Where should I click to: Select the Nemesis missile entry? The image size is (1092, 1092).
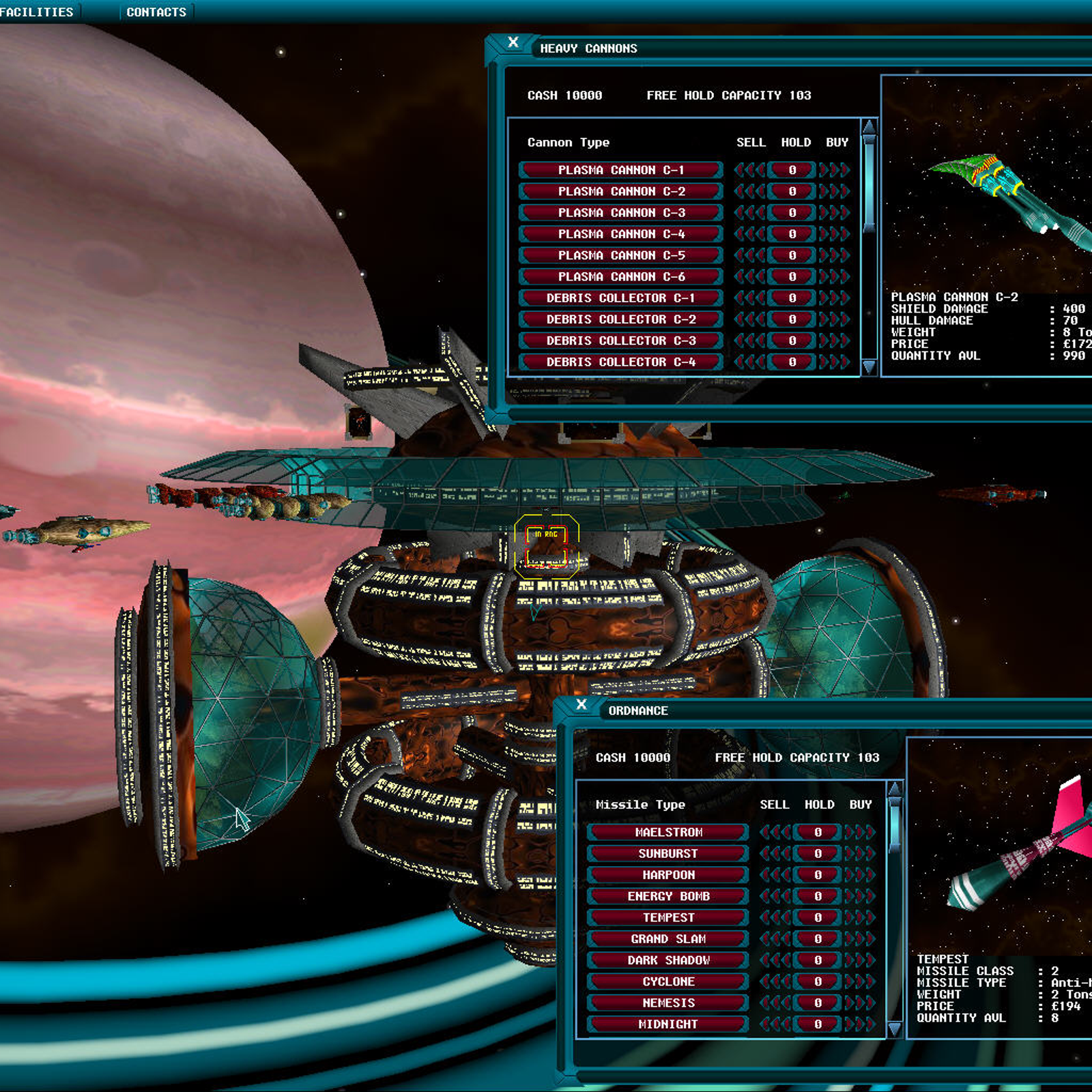pos(668,1003)
